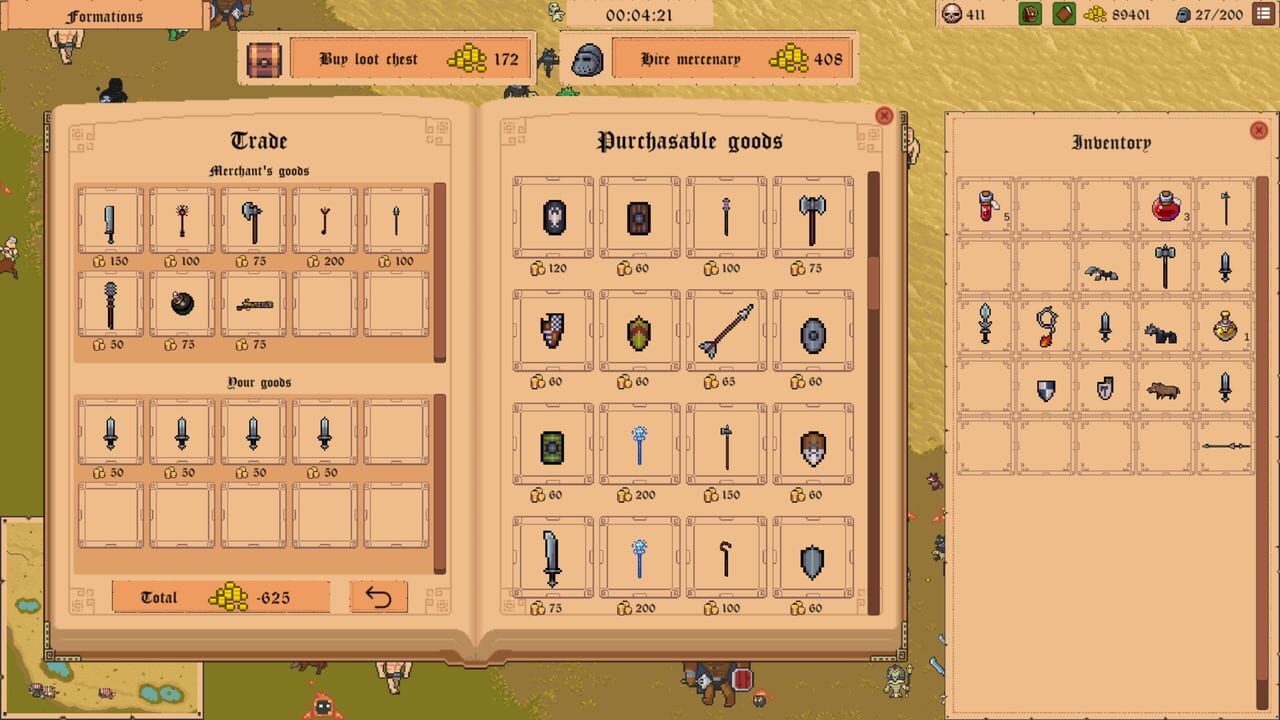The image size is (1280, 720).
Task: Open the Formations menu
Action: [x=103, y=16]
